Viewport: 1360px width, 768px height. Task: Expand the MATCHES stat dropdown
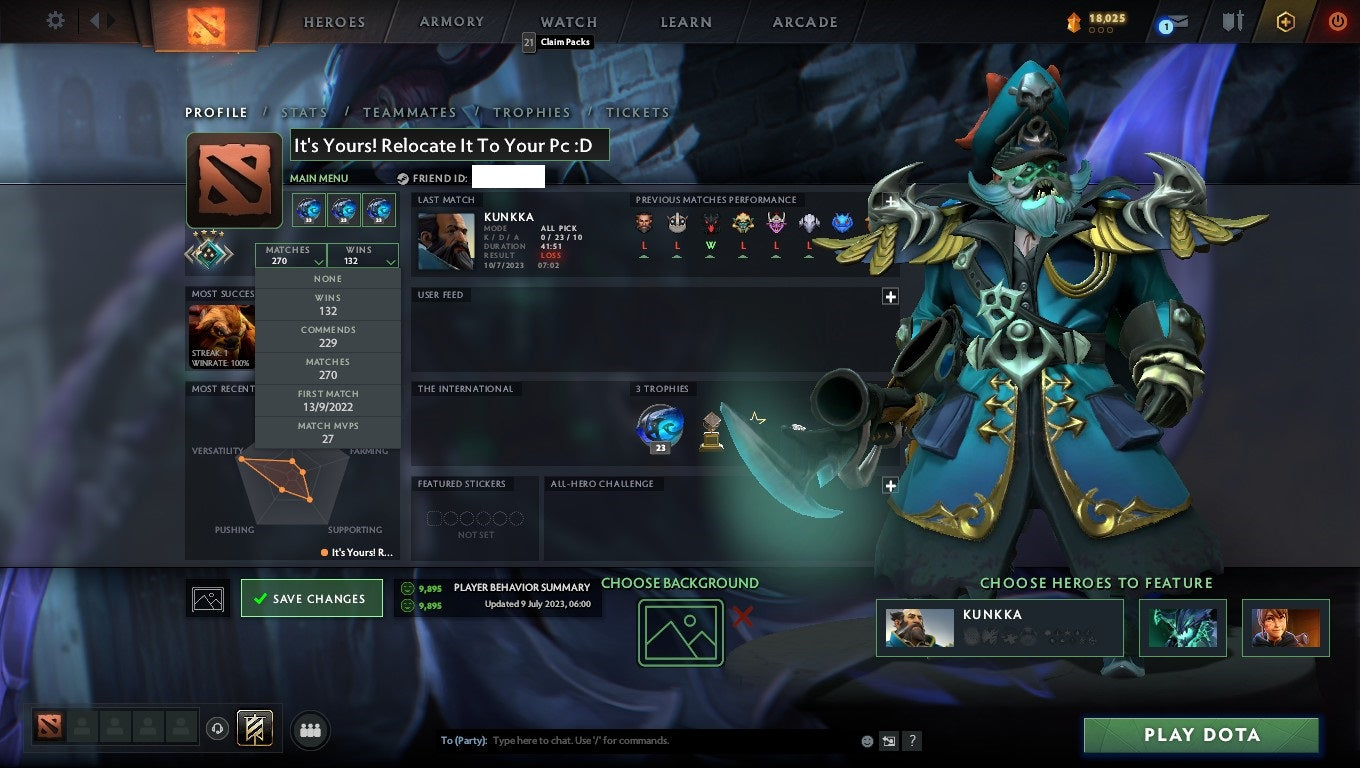(290, 256)
